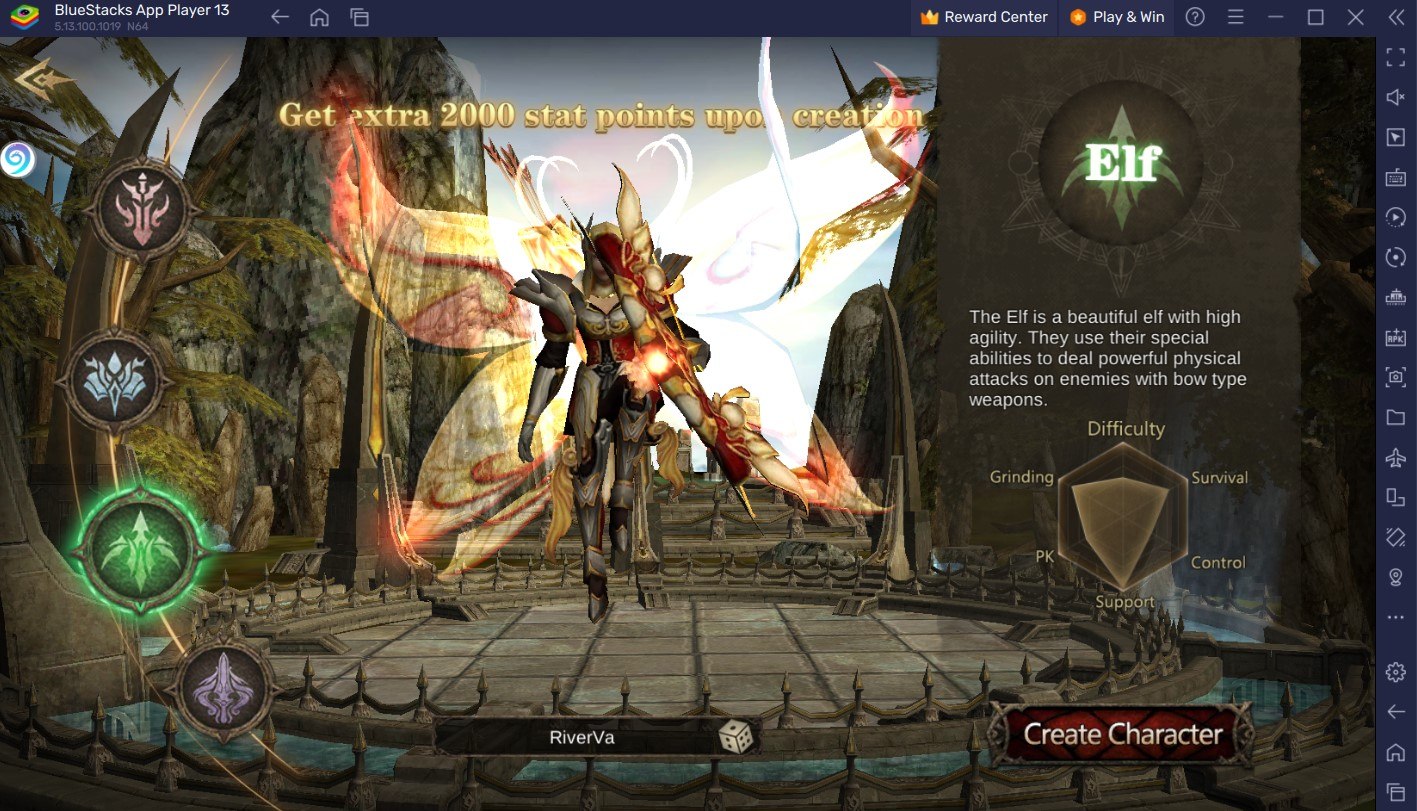Open the Multi-instance manager icon

[x=1395, y=297]
